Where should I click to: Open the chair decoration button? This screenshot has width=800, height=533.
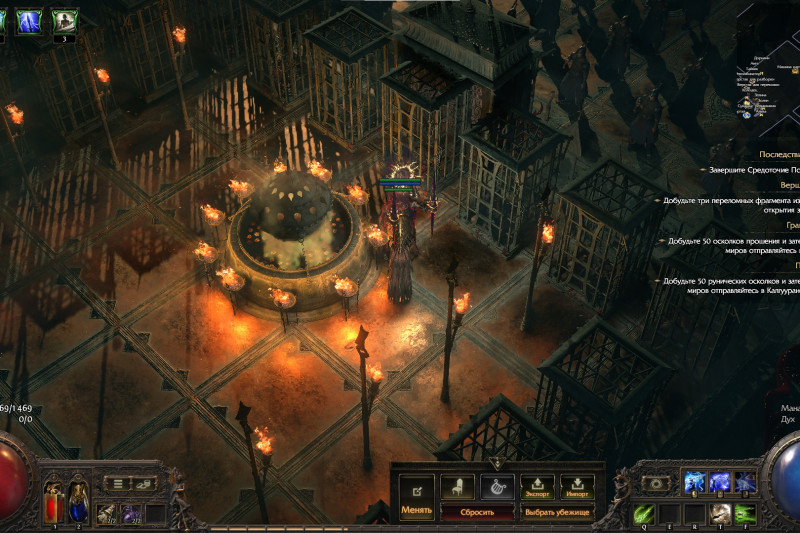click(x=457, y=487)
